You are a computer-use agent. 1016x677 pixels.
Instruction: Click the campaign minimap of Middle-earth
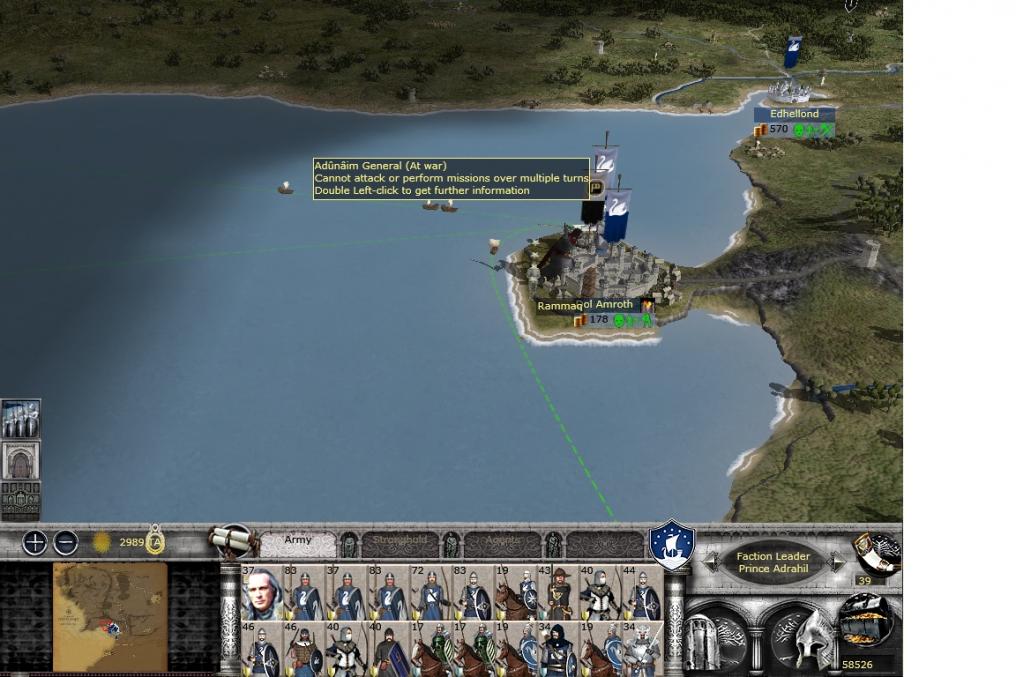coord(110,616)
